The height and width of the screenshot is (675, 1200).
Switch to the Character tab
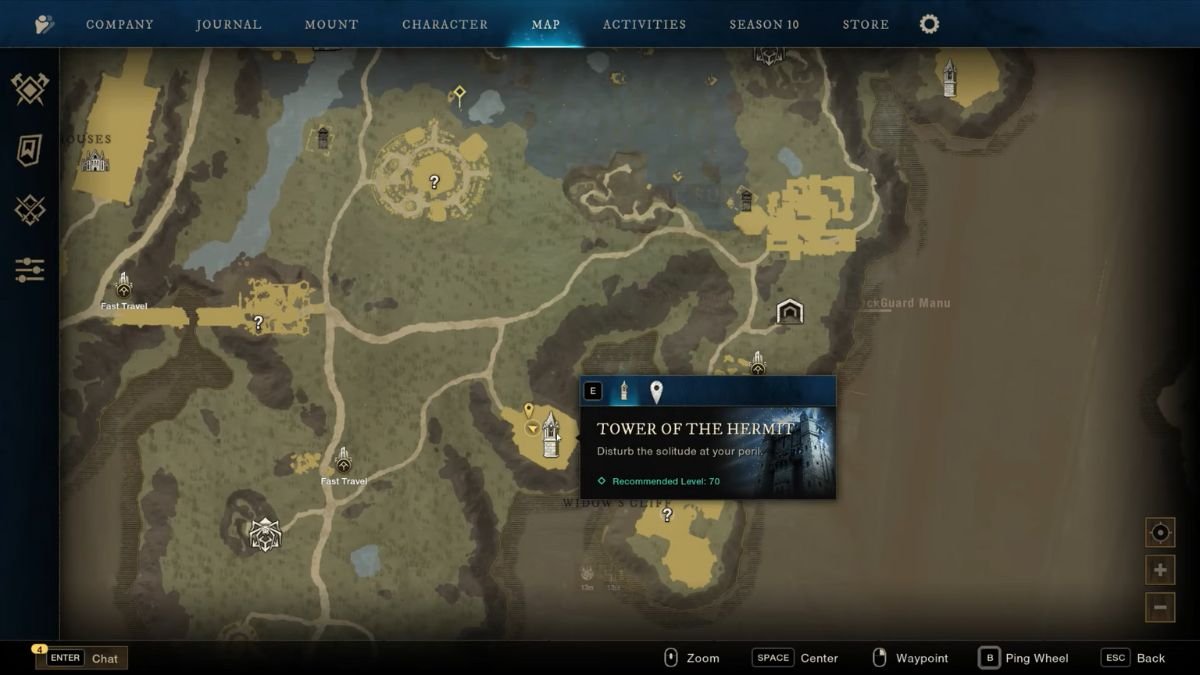(x=445, y=24)
